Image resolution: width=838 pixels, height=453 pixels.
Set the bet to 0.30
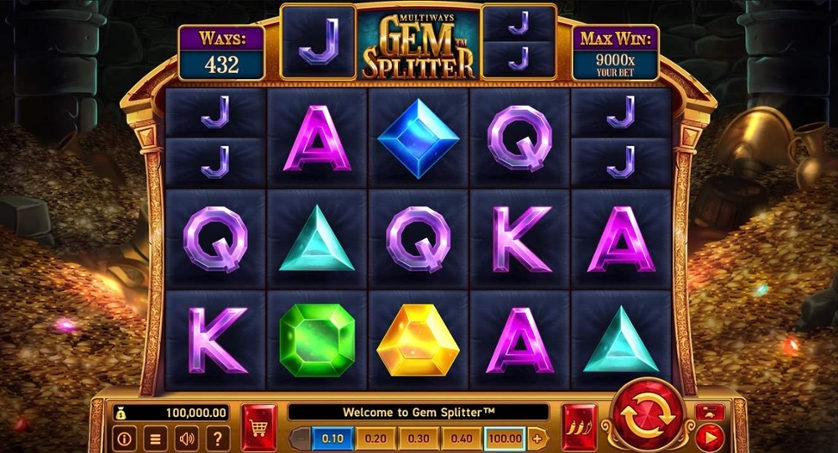(x=419, y=438)
